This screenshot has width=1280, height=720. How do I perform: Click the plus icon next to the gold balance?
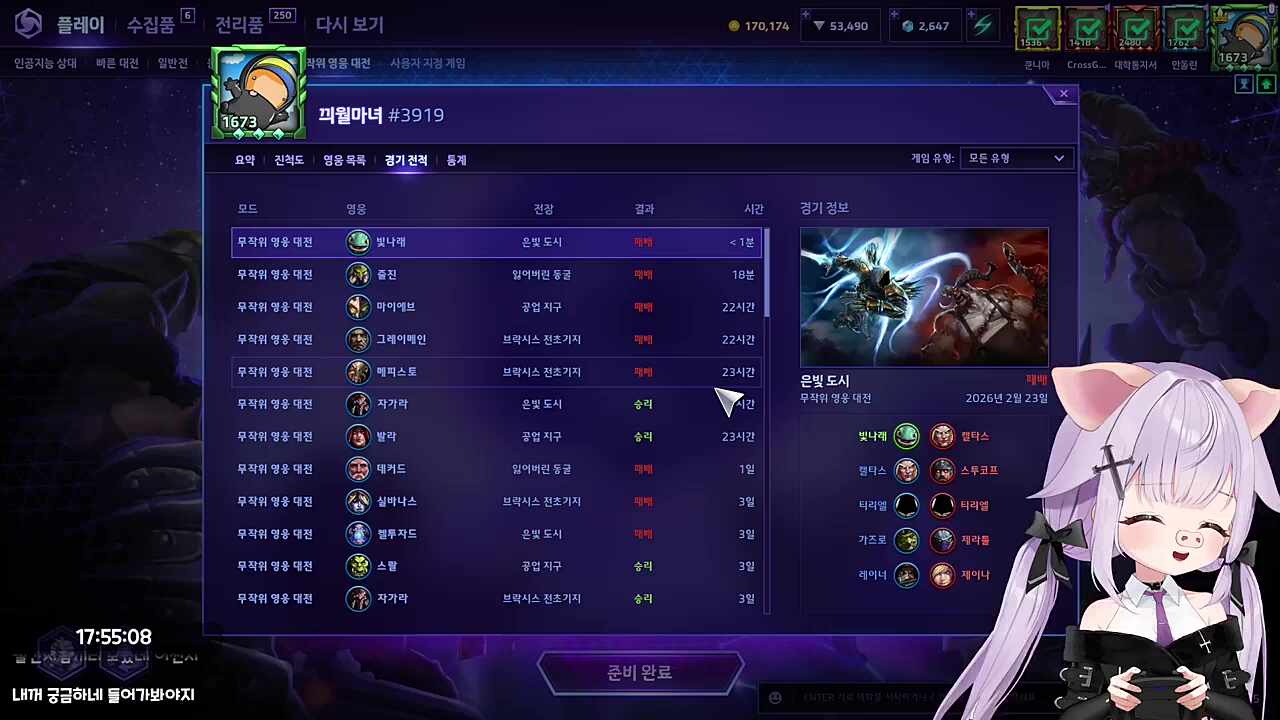(805, 16)
